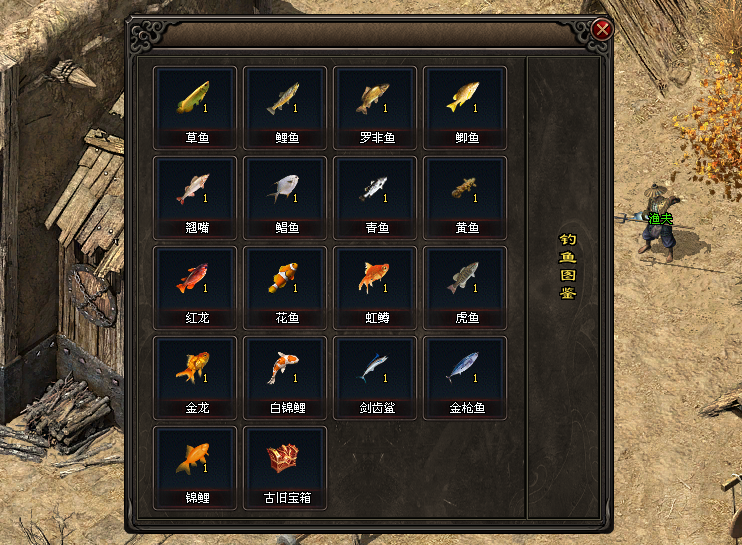Click the 黄鱼 fish entry
The image size is (742, 545).
[465, 190]
